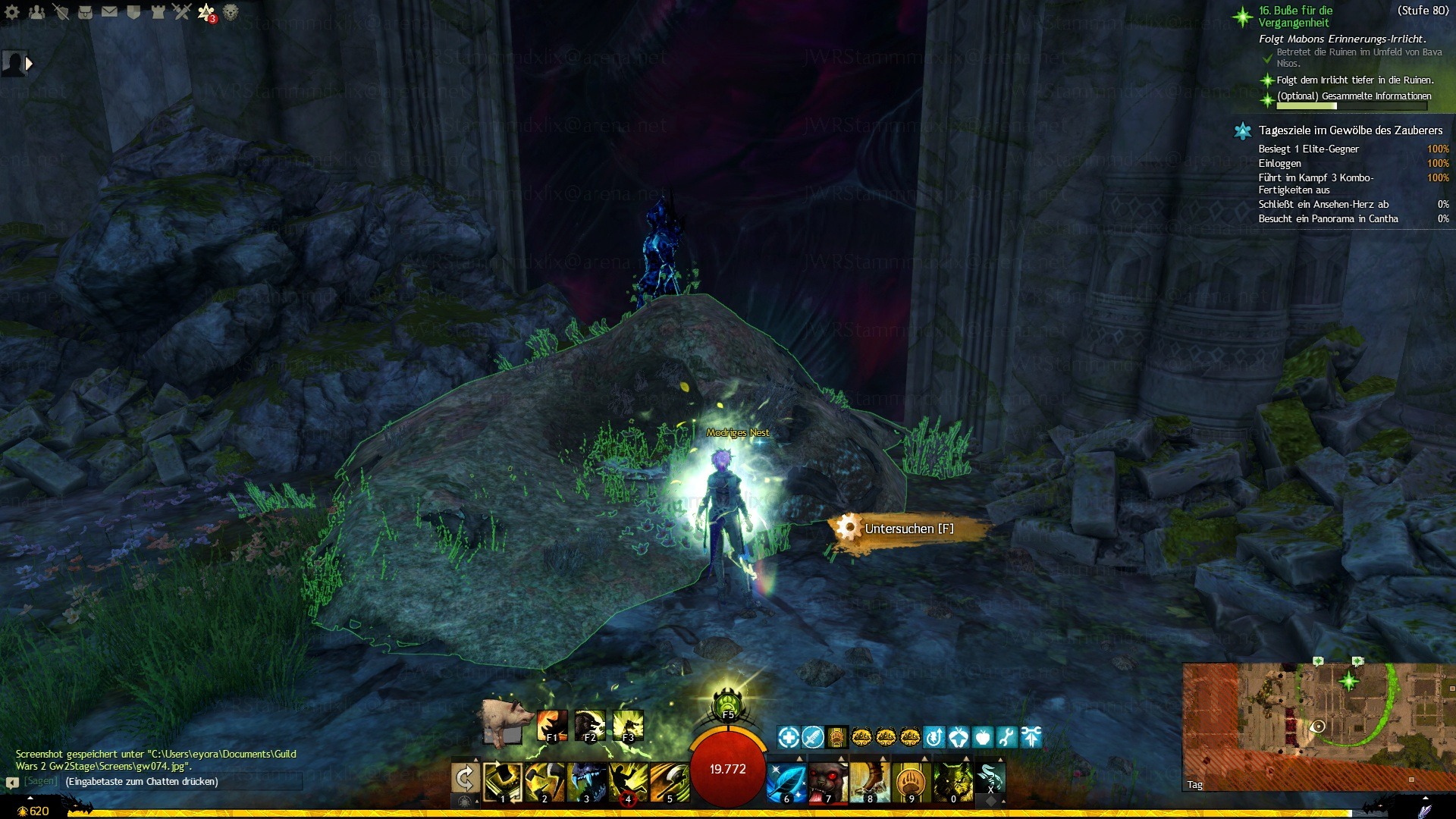Open the World vs World tower icon
The width and height of the screenshot is (1456, 819).
(x=158, y=12)
